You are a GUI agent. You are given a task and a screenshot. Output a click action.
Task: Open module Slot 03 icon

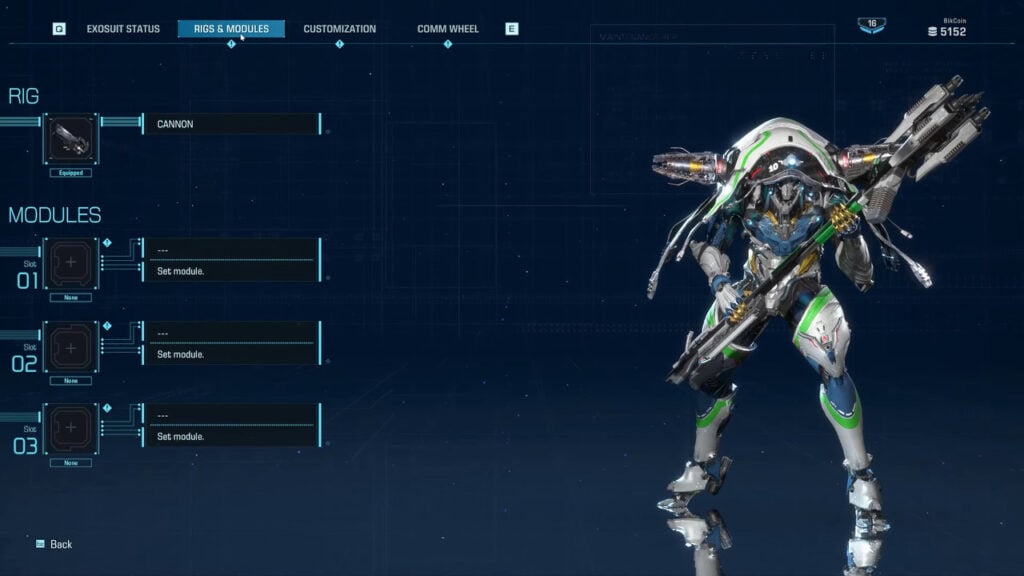[71, 430]
